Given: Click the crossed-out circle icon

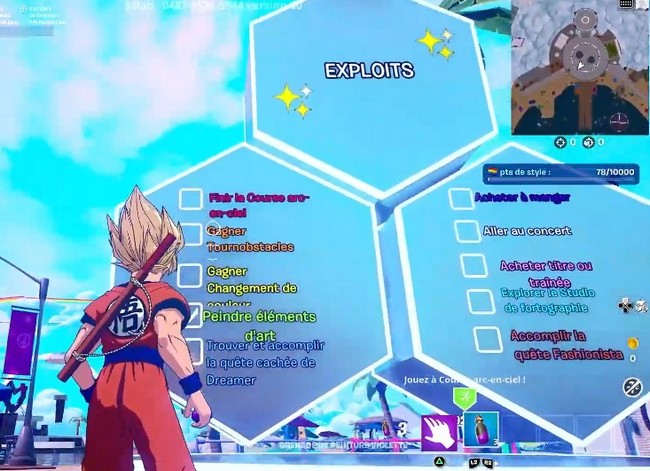Looking at the screenshot, I should 632,386.
